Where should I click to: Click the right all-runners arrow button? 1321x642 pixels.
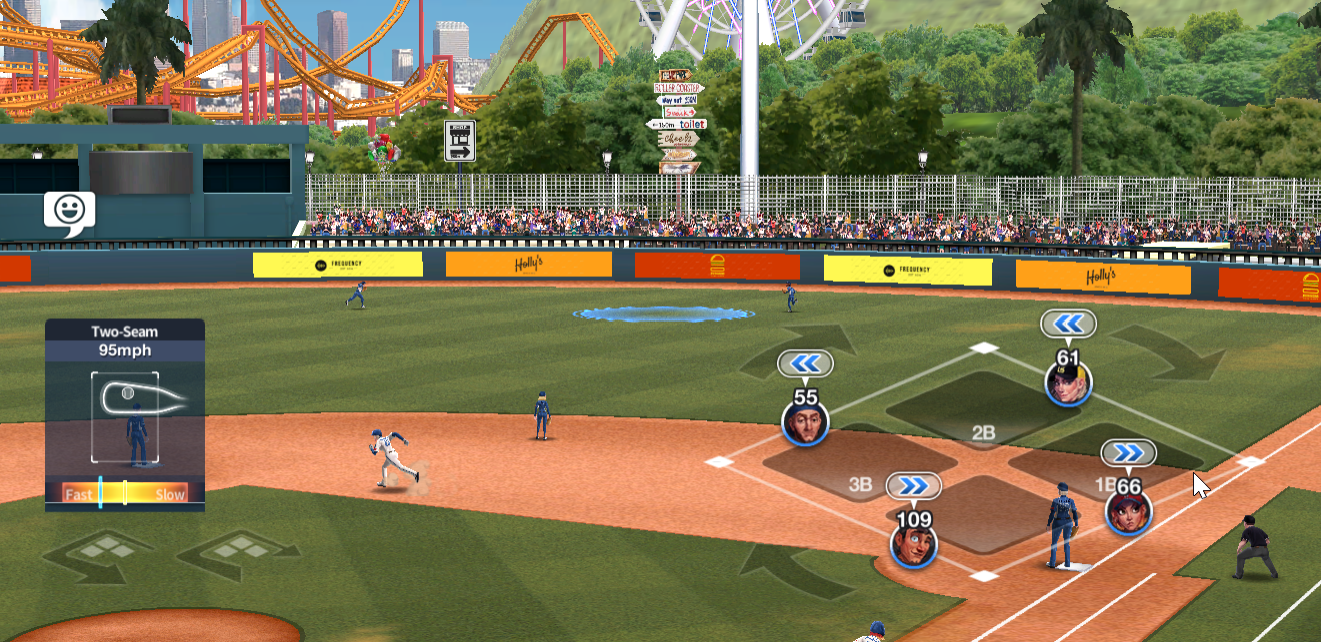[238, 554]
